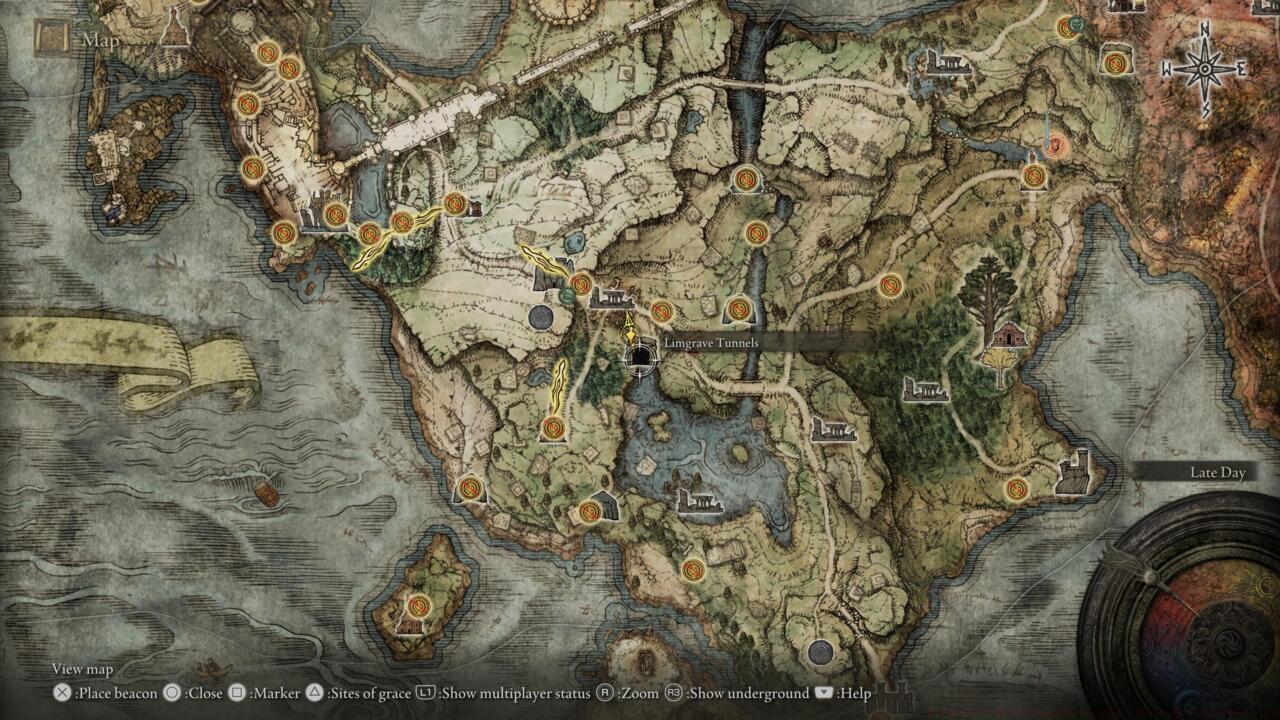Viewport: 1280px width, 720px height.
Task: Click the Limgrave Tunnels tooltip label
Action: click(x=712, y=342)
